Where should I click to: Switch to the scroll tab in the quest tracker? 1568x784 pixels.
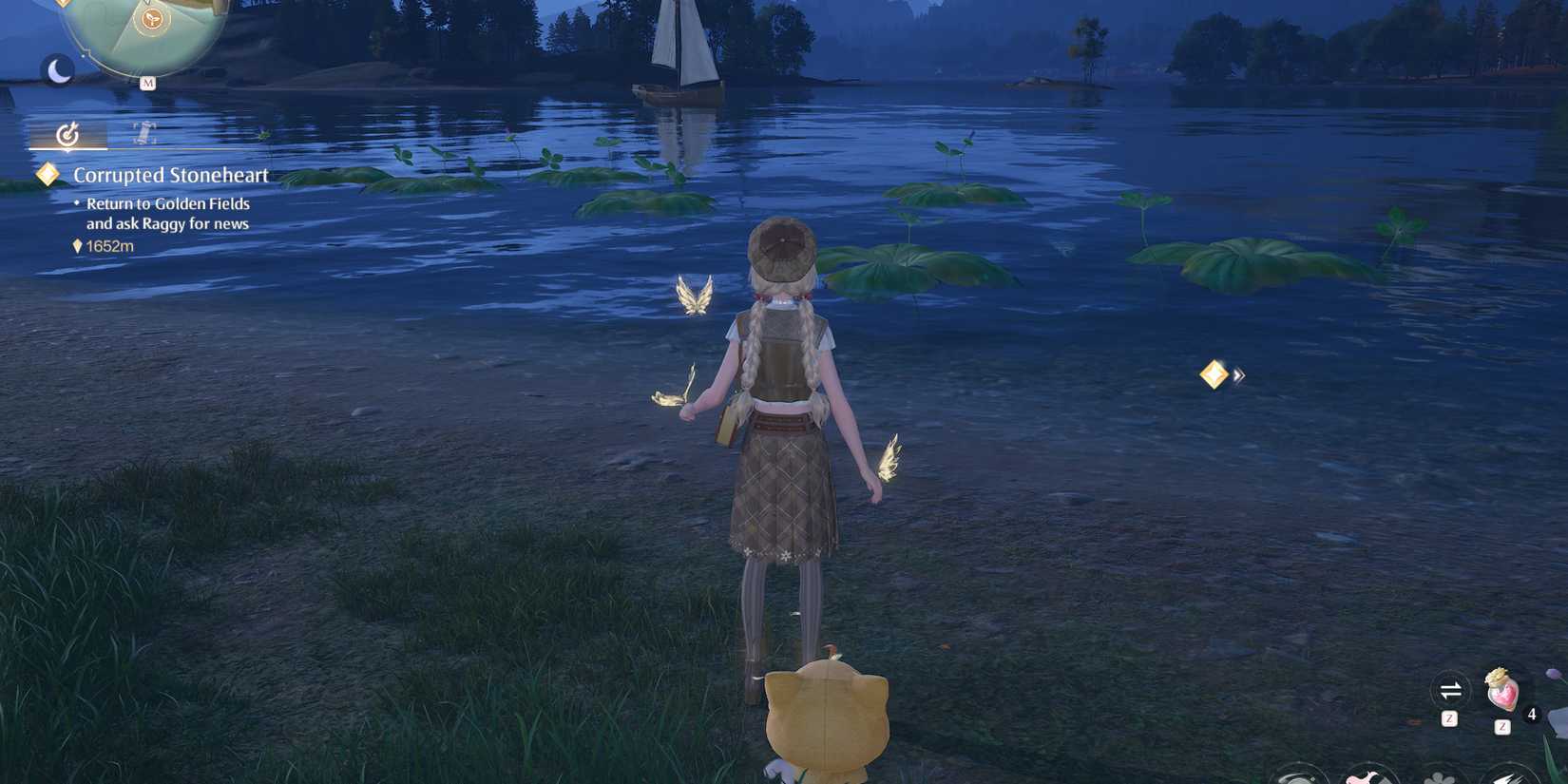pyautogui.click(x=143, y=132)
